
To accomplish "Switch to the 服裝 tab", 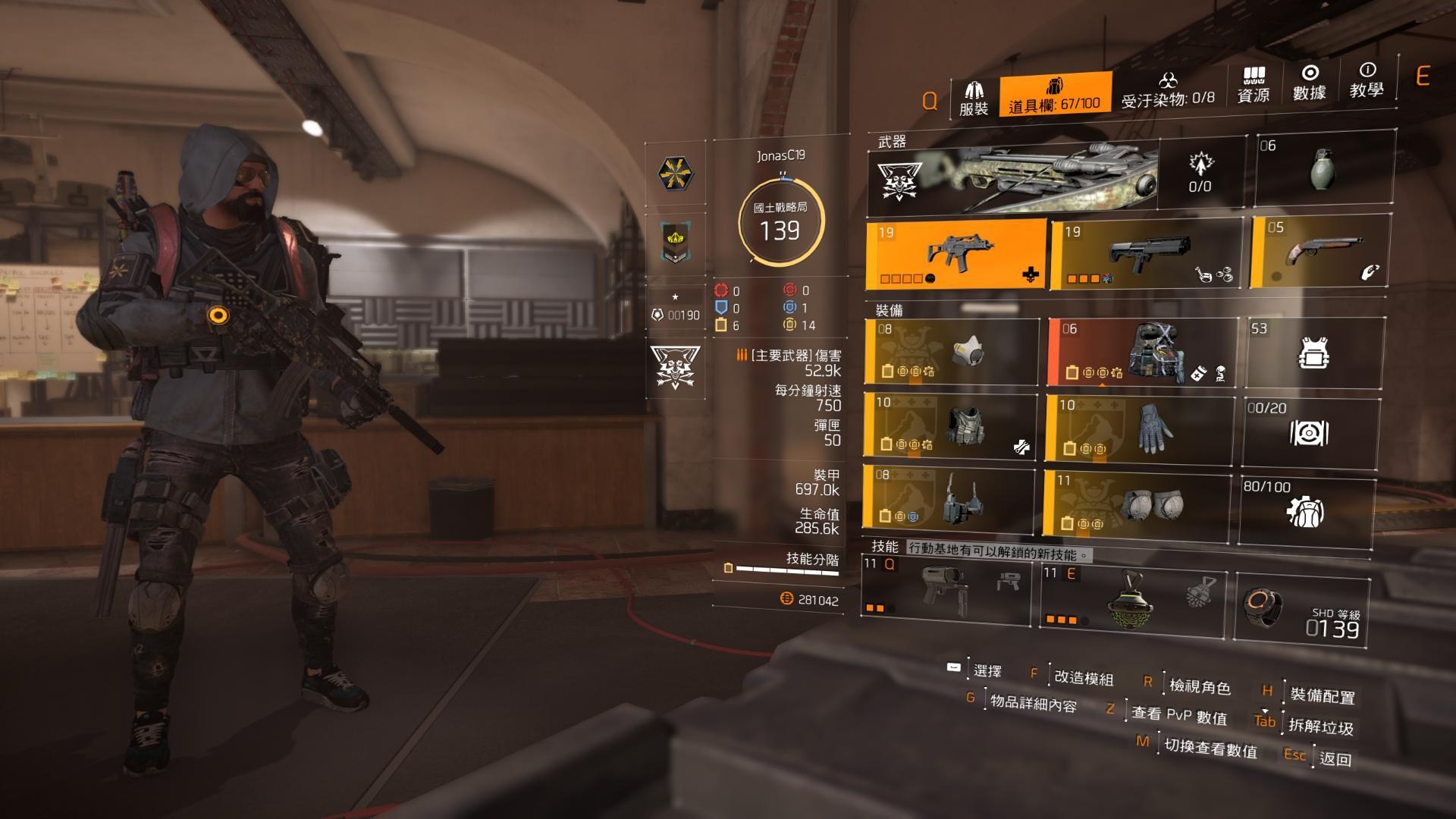I will tap(974, 99).
